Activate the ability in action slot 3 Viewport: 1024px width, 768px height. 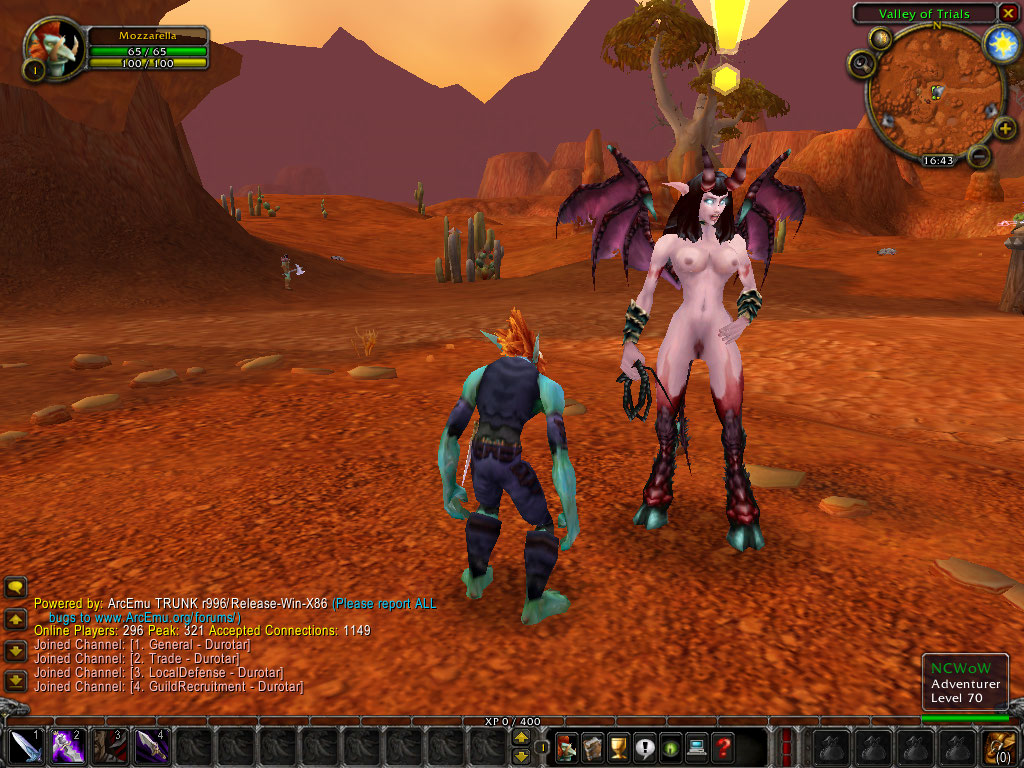(110, 746)
